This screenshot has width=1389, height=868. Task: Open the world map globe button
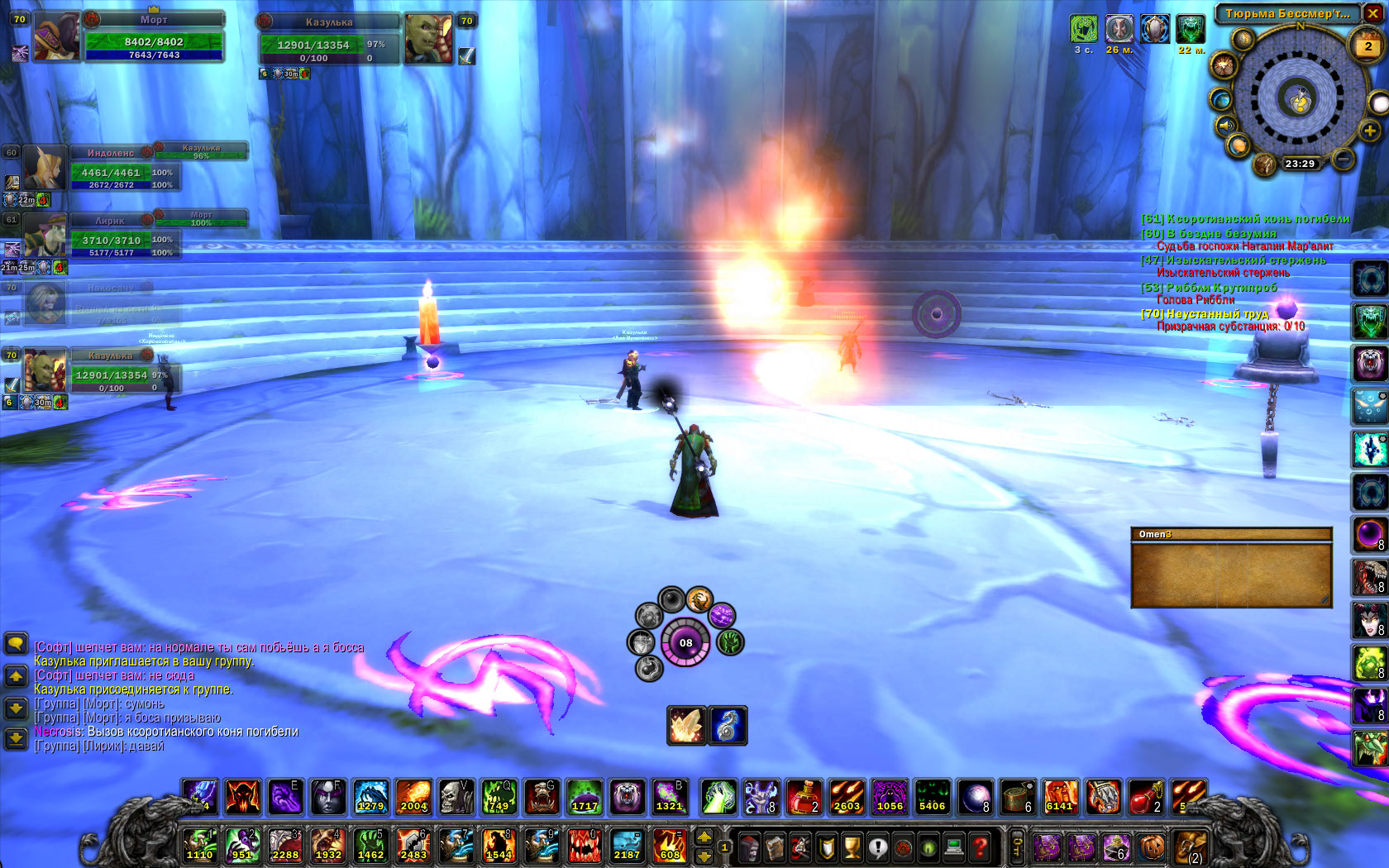point(1220,100)
